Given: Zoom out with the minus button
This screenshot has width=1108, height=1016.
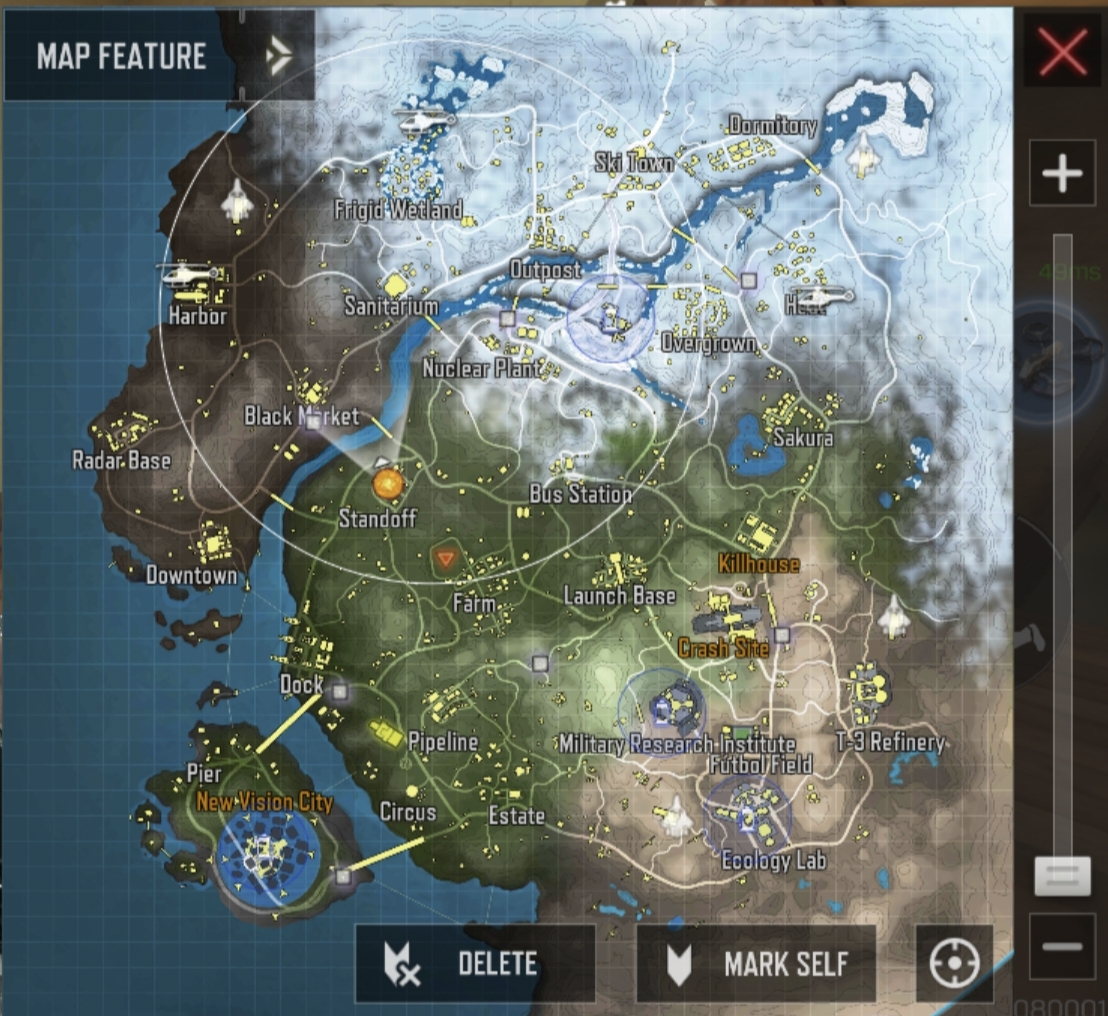Looking at the screenshot, I should pos(1061,946).
